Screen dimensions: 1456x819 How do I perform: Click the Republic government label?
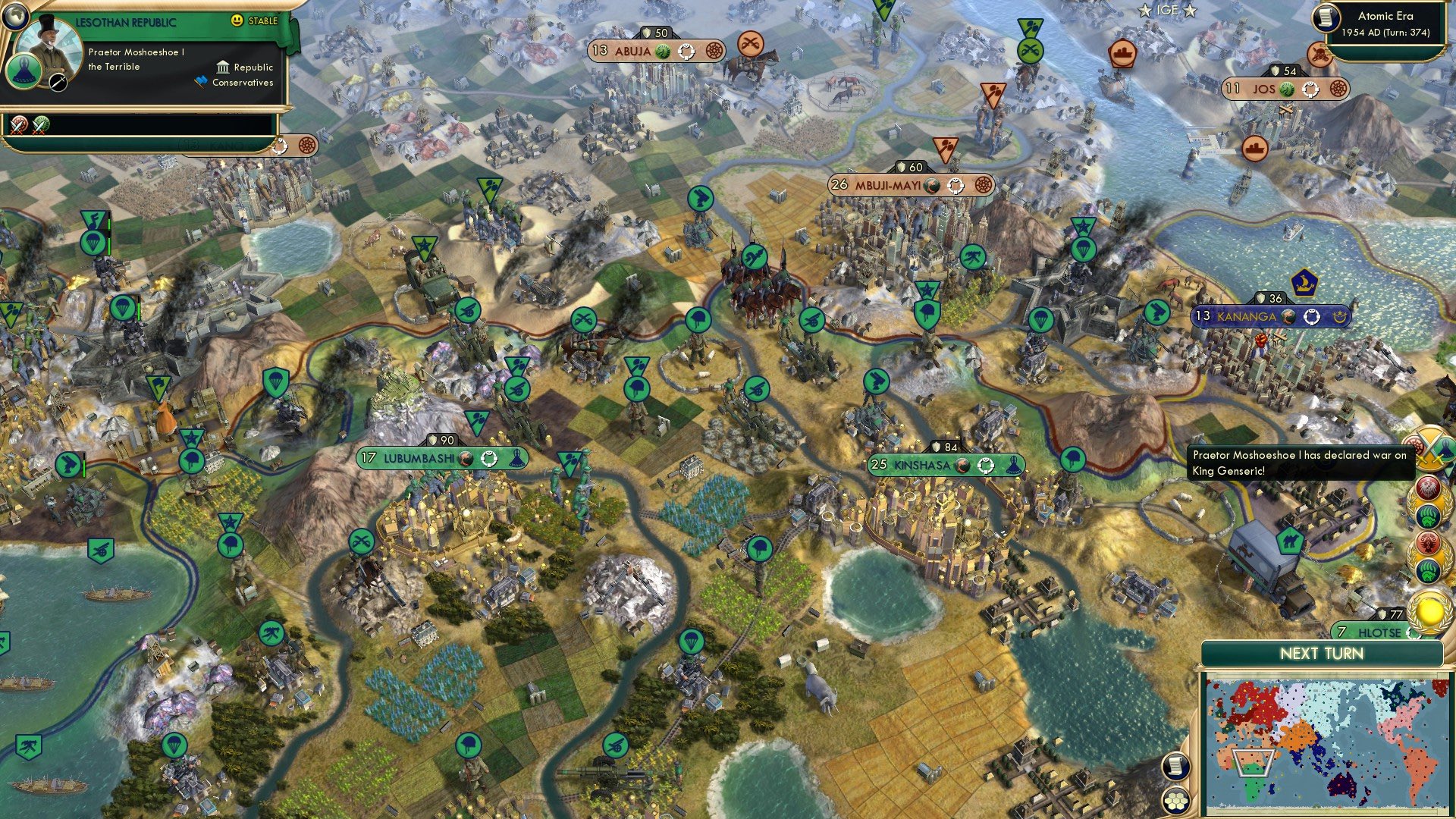tap(254, 67)
